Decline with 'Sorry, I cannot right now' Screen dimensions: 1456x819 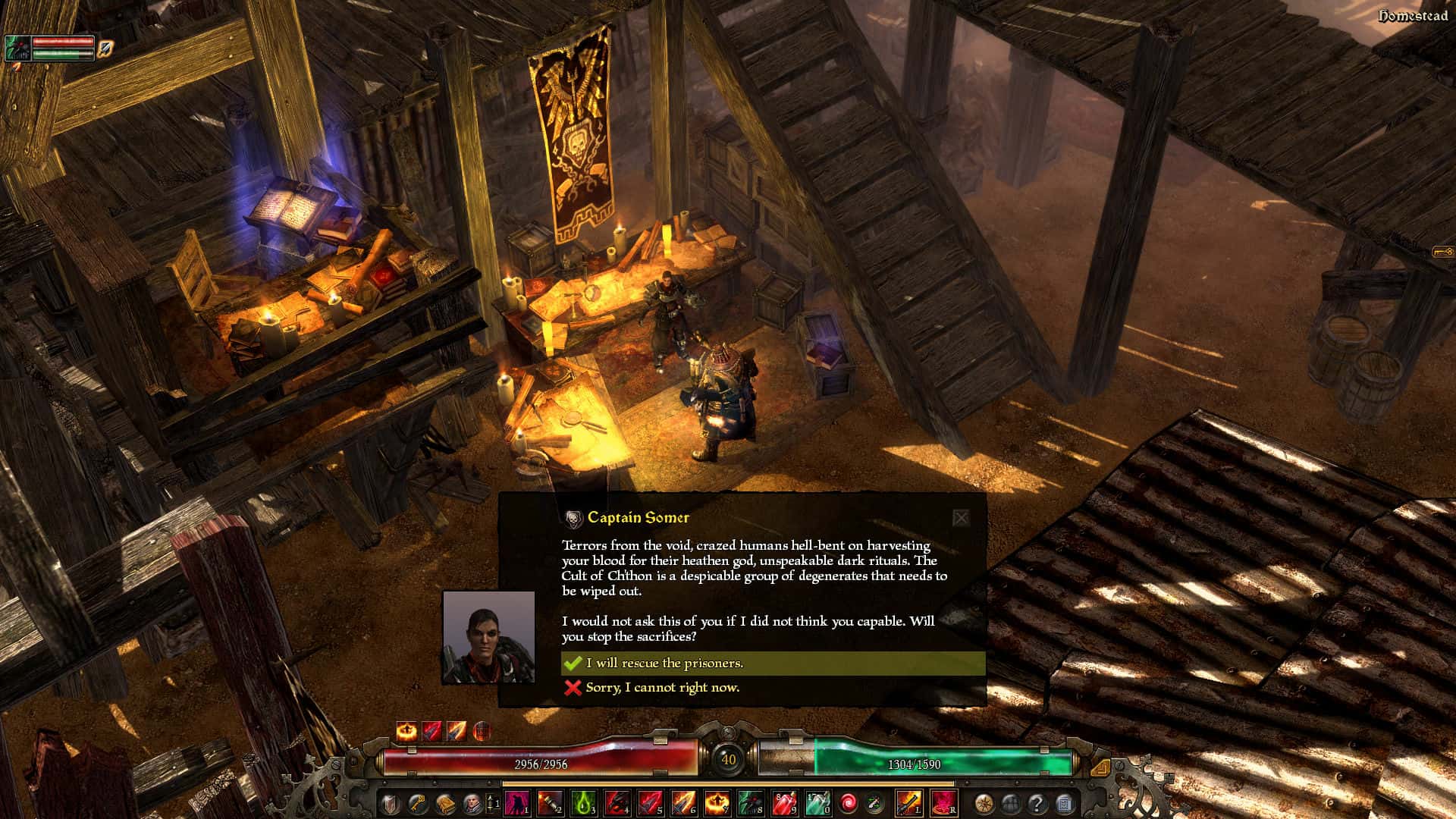661,687
